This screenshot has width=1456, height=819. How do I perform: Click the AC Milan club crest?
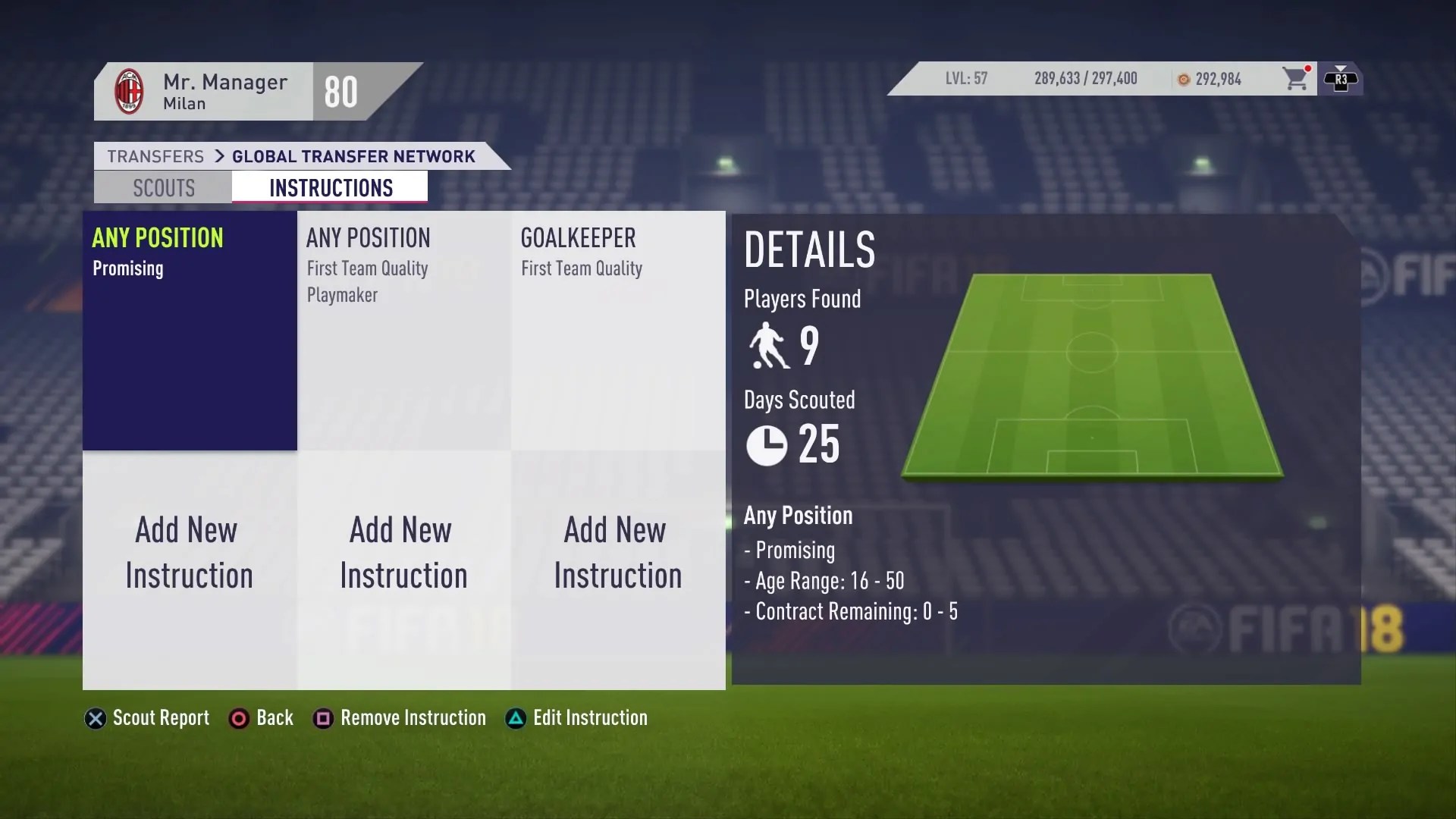click(130, 90)
